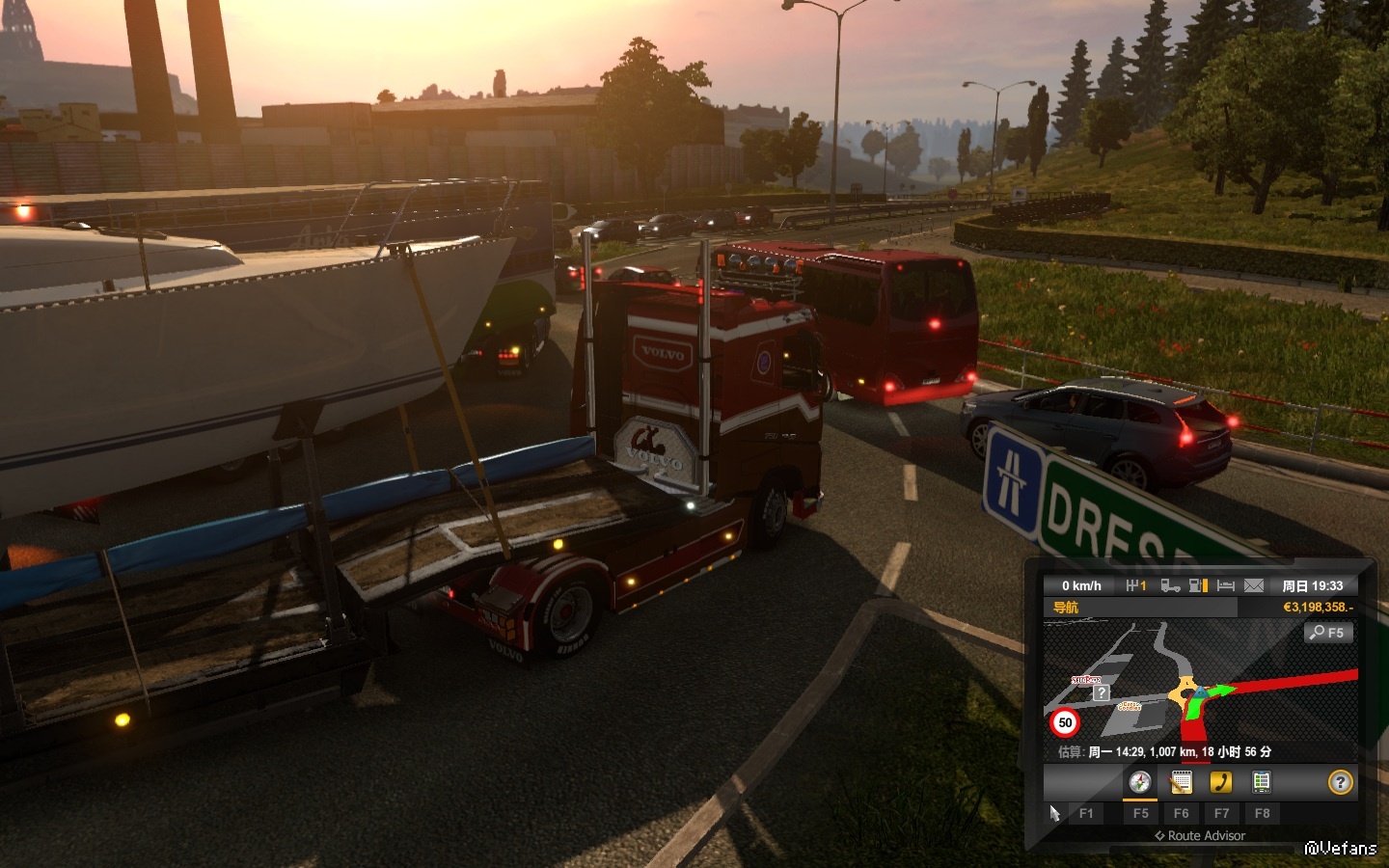Click the Route Advisor GPS minimap

1201,685
